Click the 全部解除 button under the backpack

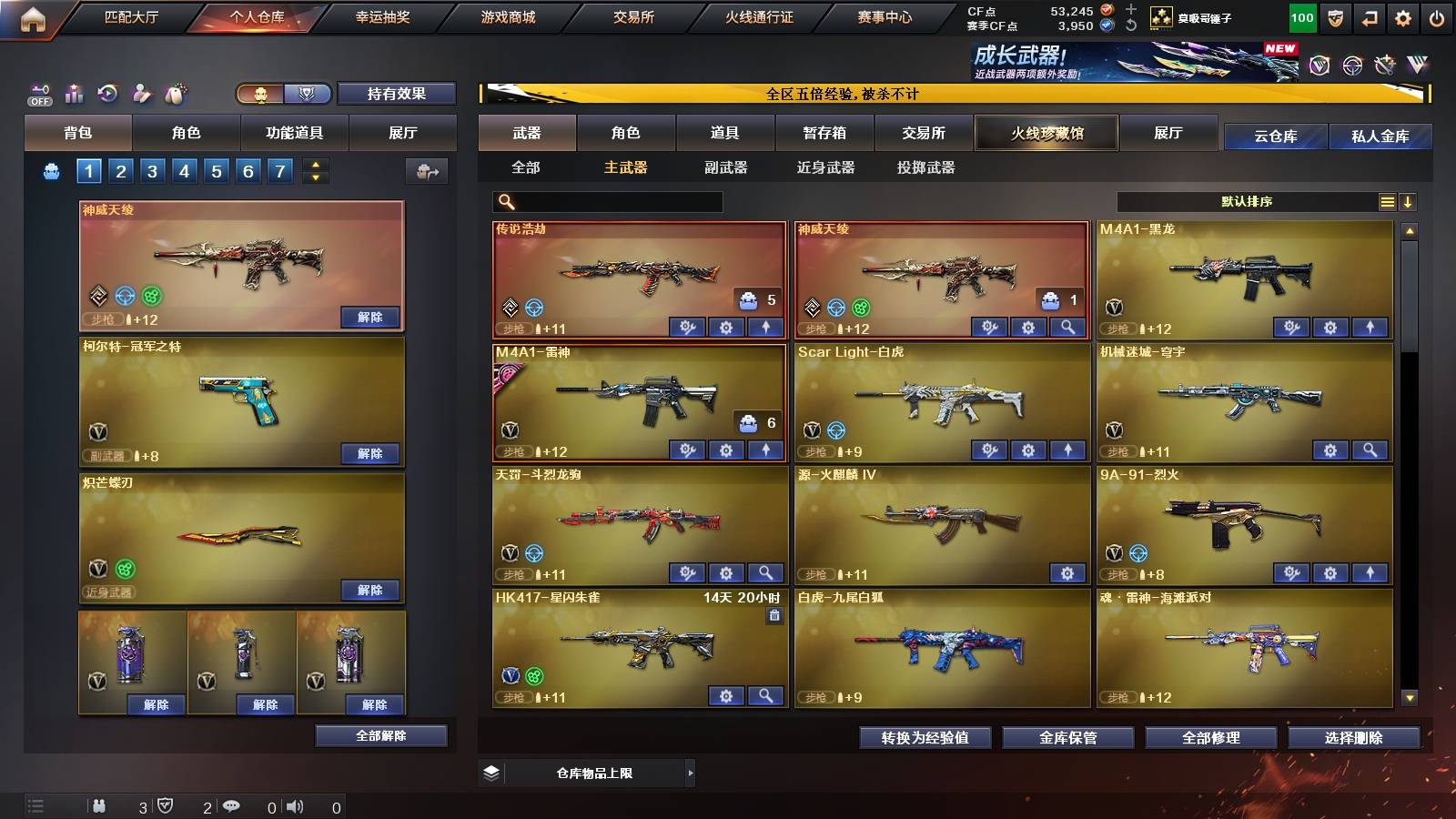(x=381, y=735)
